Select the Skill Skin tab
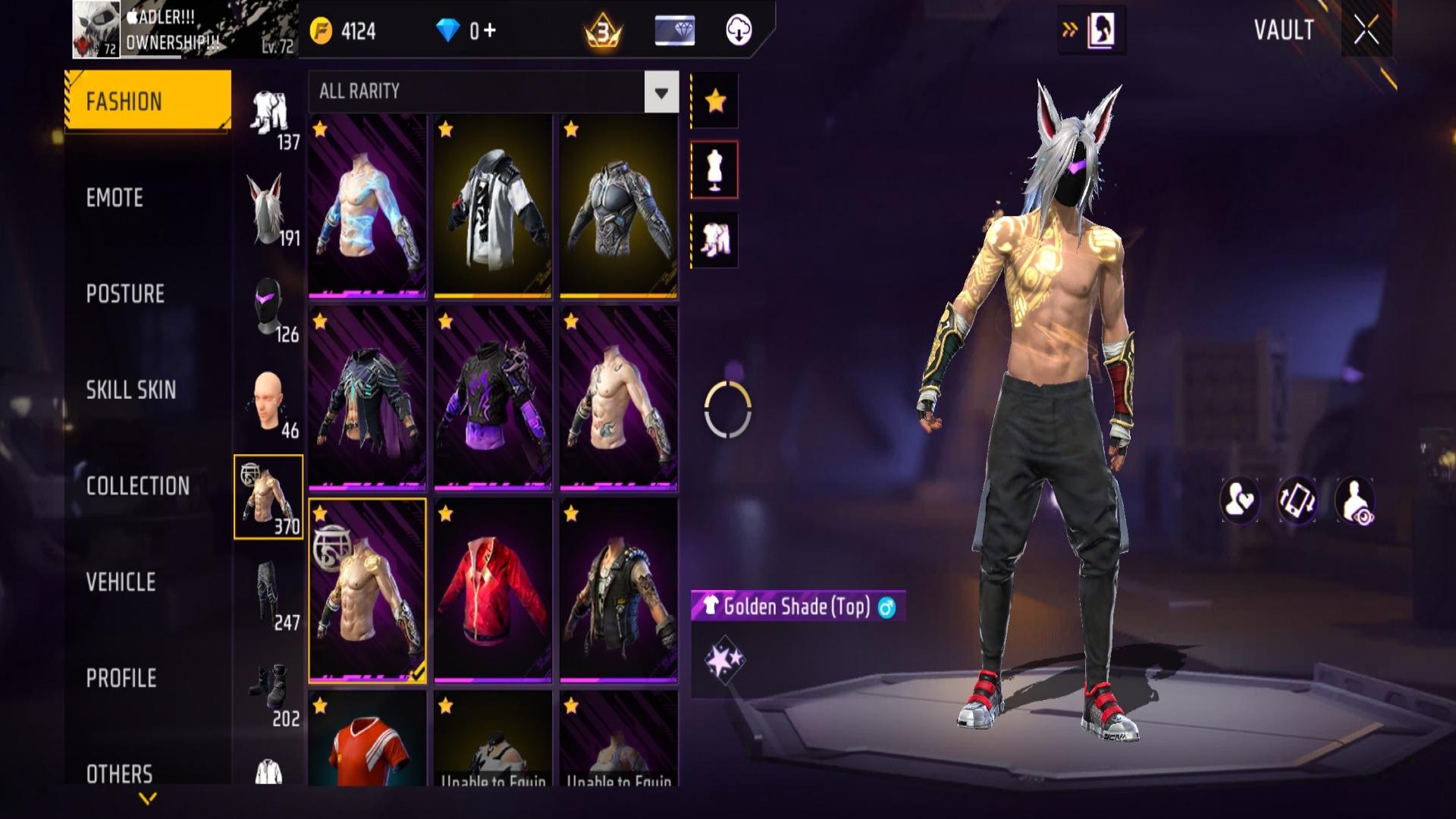This screenshot has height=819, width=1456. click(x=130, y=390)
